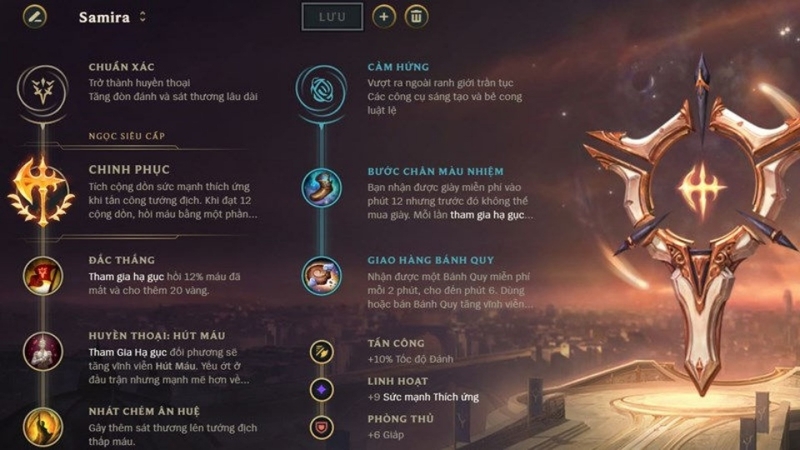Image resolution: width=800 pixels, height=450 pixels.
Task: Save the page with the LƯU button
Action: click(332, 17)
